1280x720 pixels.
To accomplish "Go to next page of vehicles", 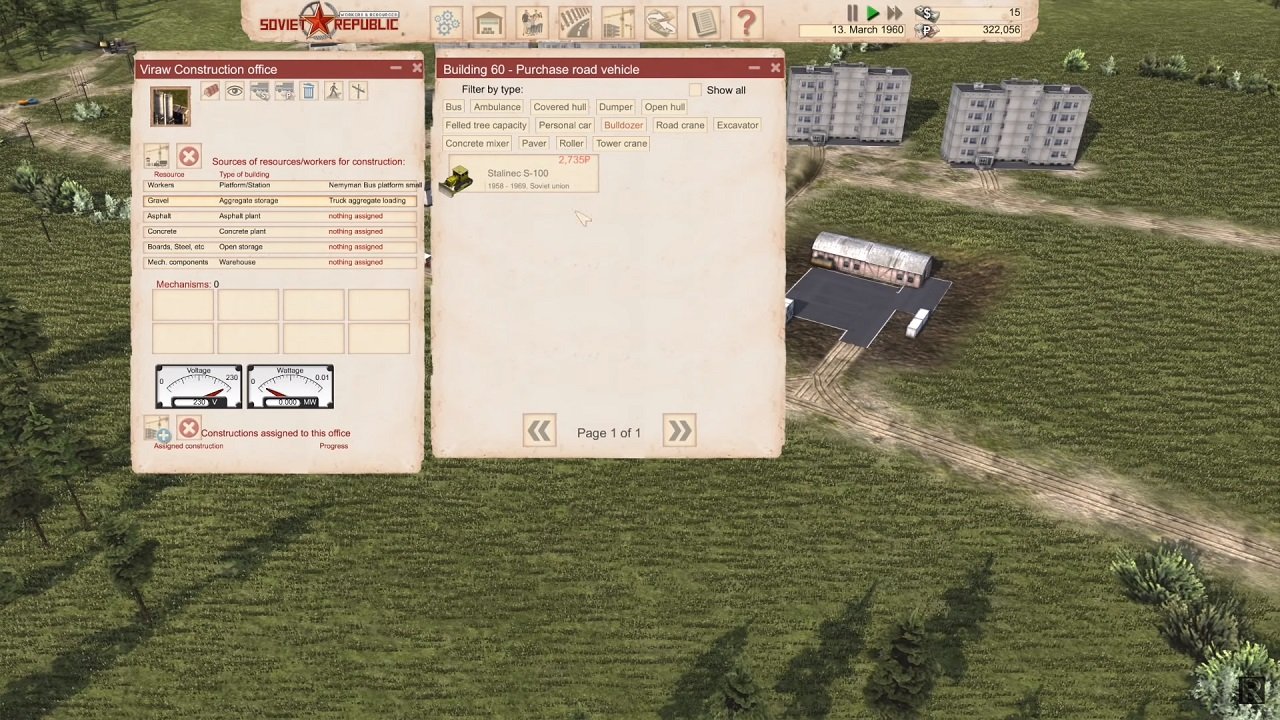I will pyautogui.click(x=678, y=430).
